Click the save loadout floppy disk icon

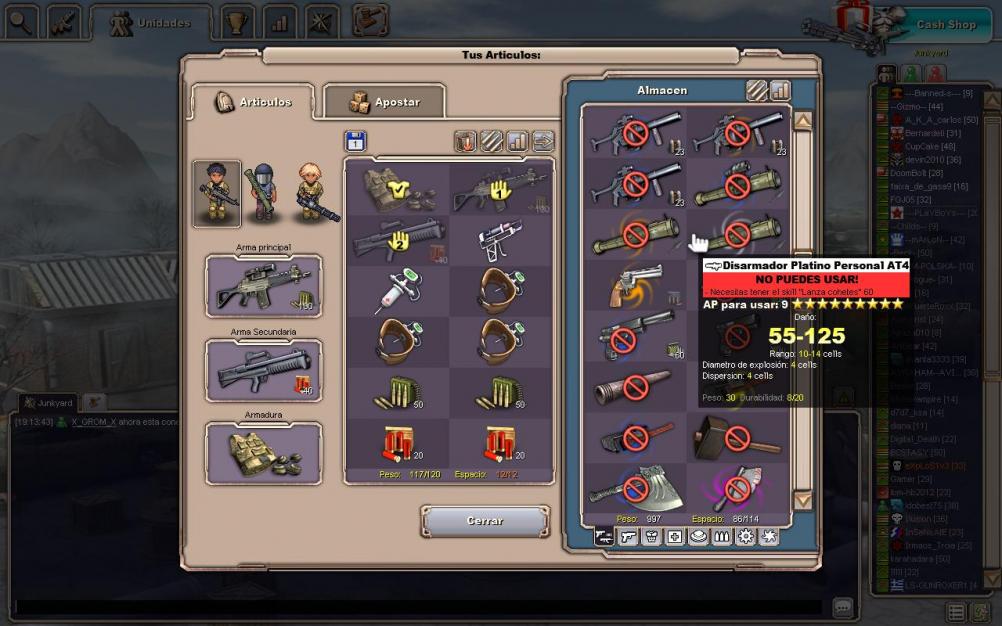click(355, 142)
